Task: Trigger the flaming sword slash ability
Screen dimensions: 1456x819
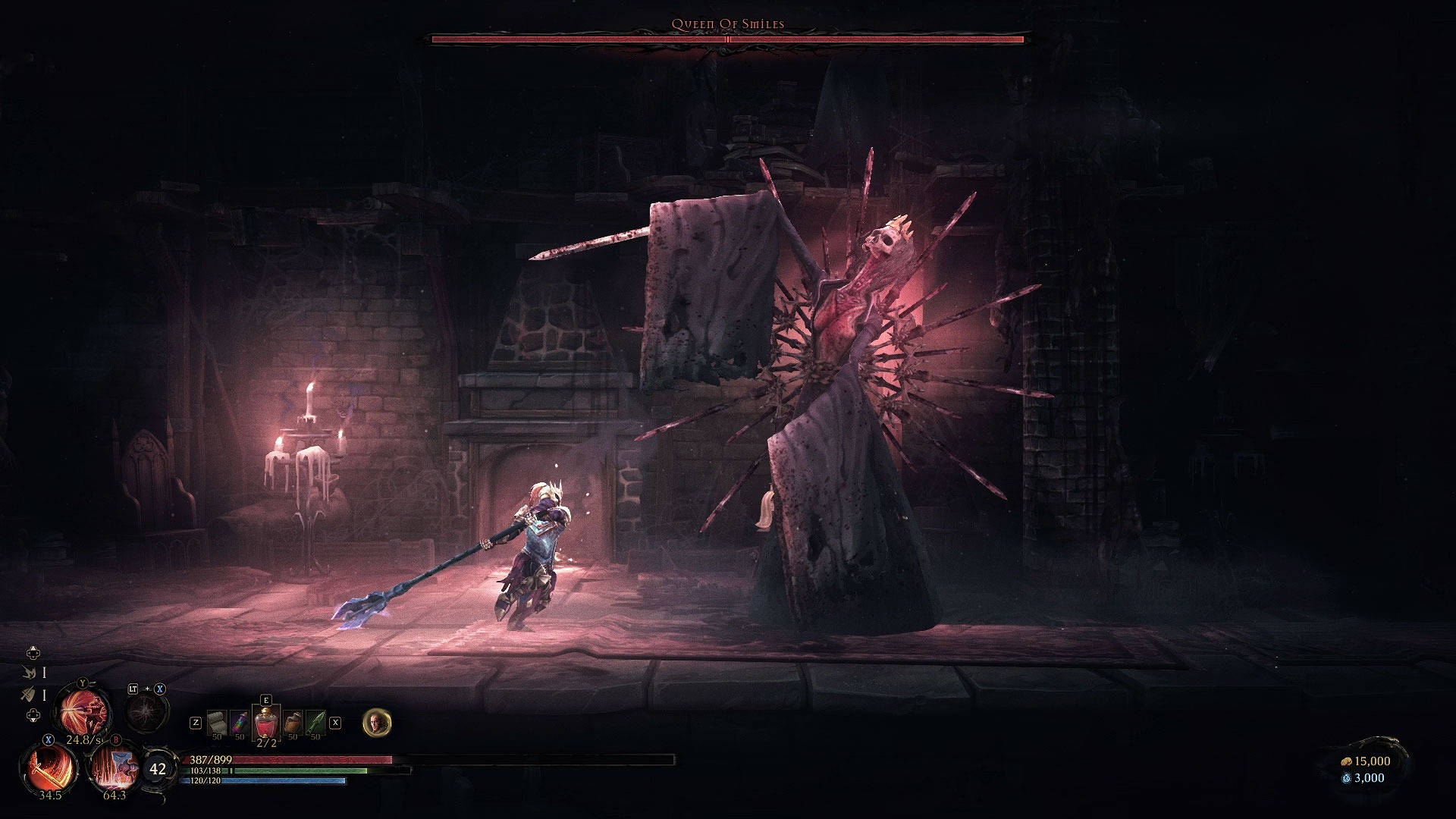Action: 49,767
